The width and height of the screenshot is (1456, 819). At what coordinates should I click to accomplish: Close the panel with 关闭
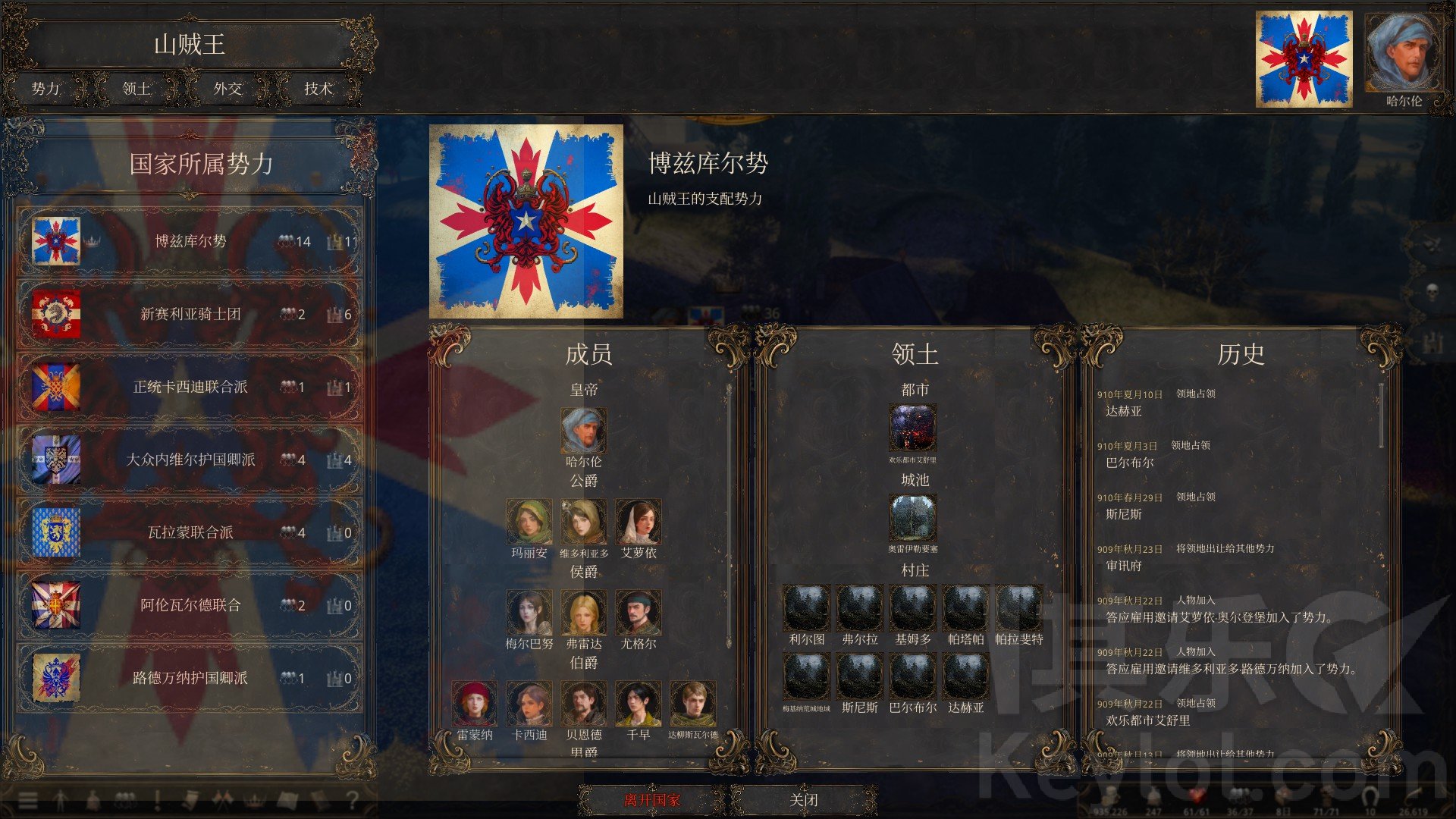coord(804,800)
